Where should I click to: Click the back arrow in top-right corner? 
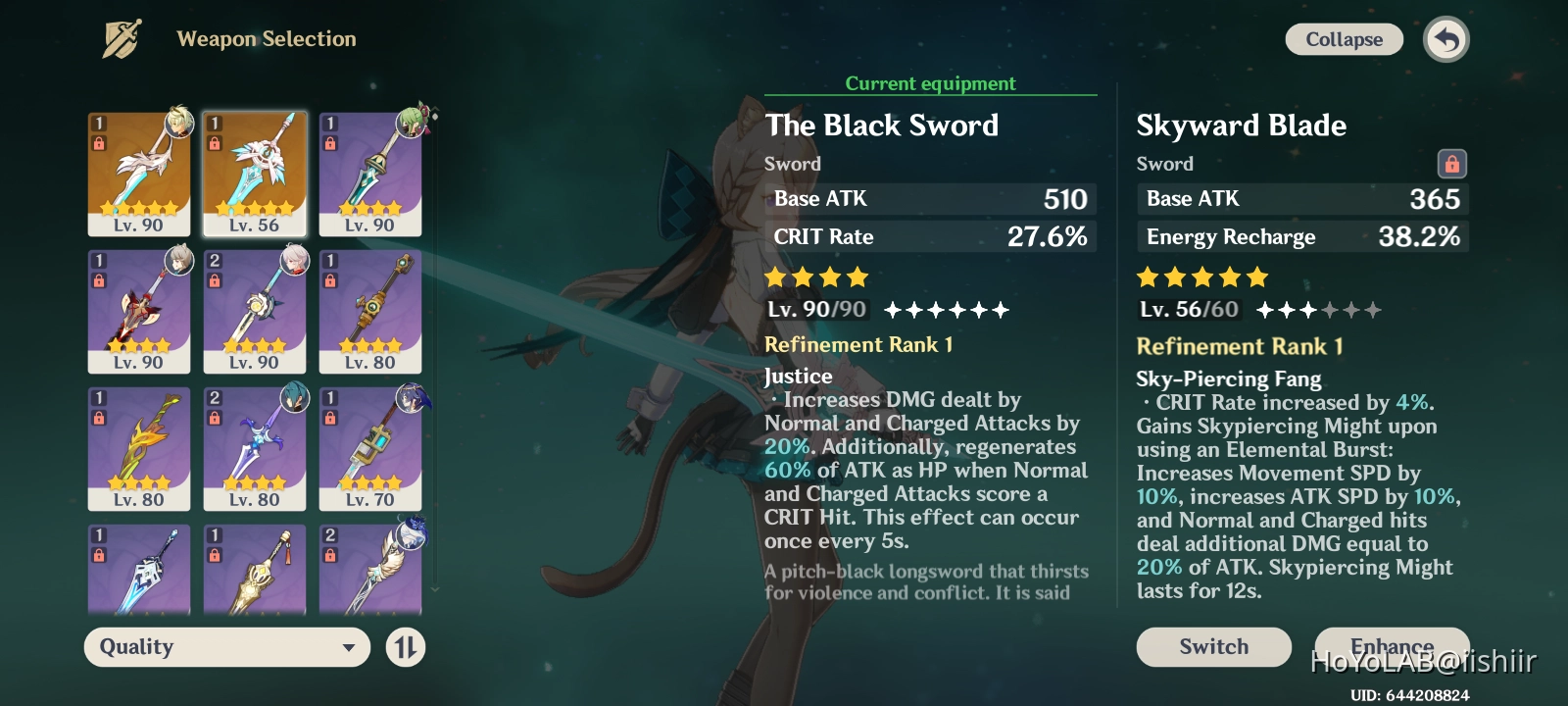[x=1445, y=39]
